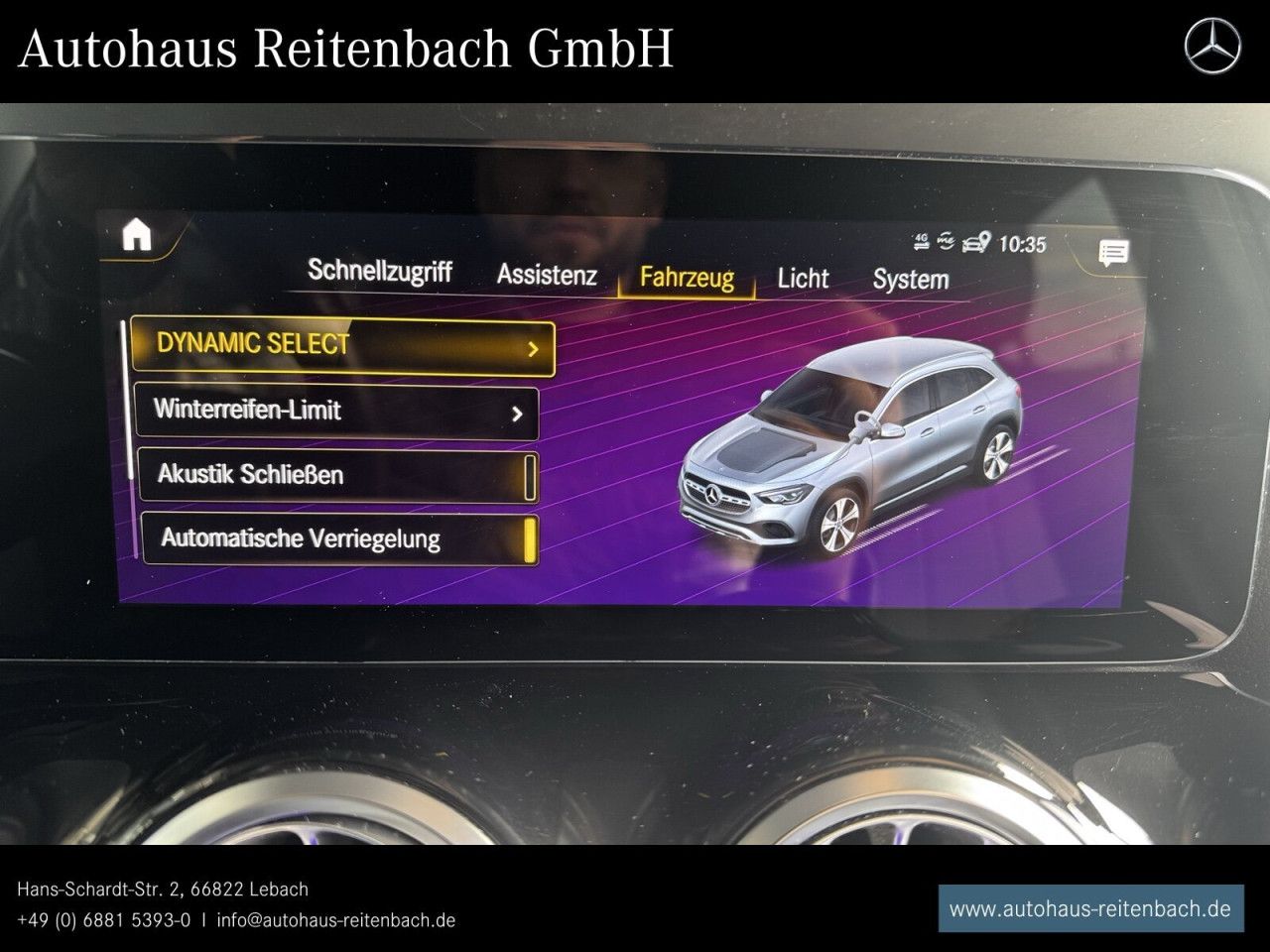Switch to the Assistenz tab

546,276
